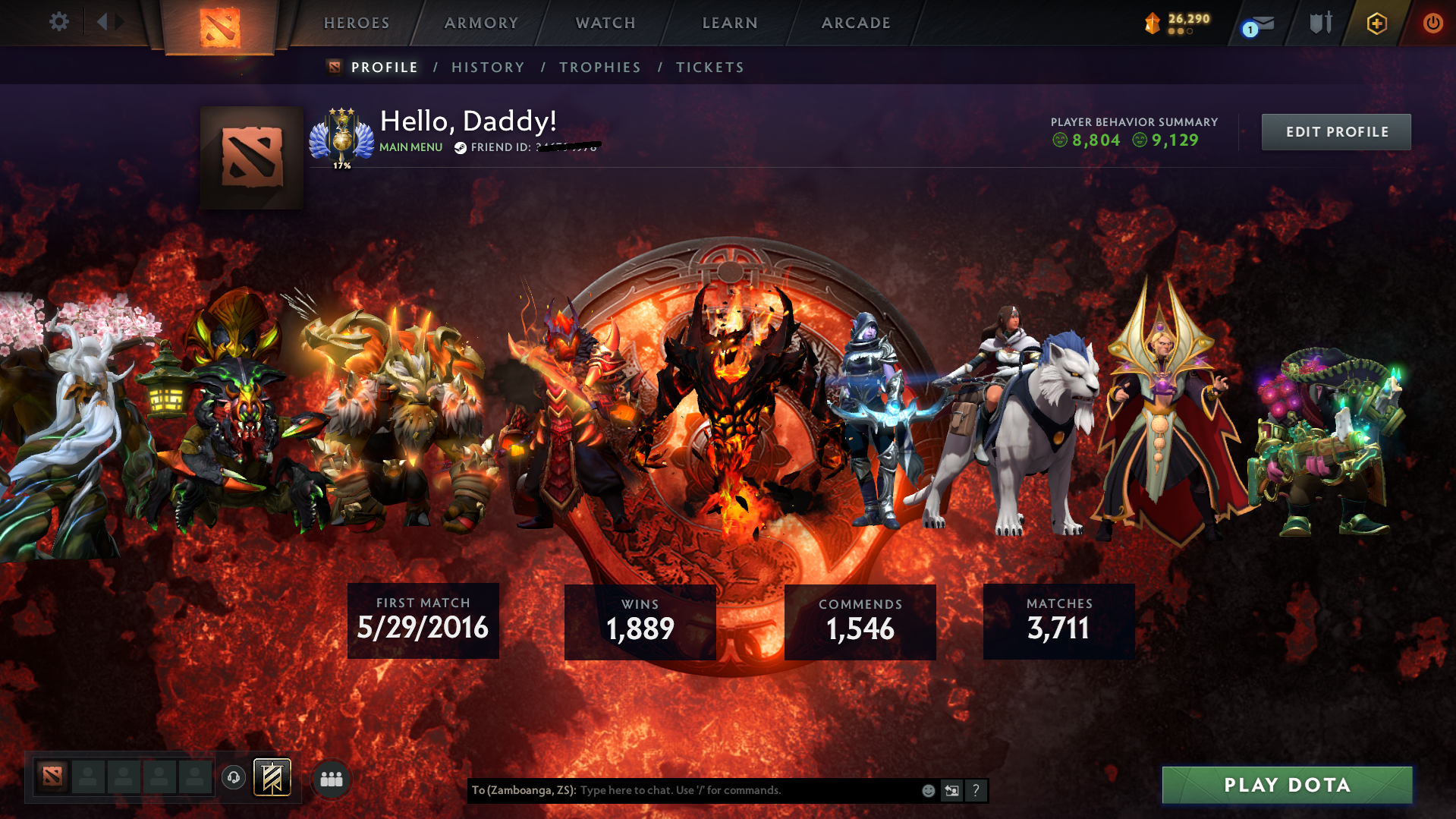Screen dimensions: 1456x819
Task: Switch to the HISTORY tab
Action: pyautogui.click(x=487, y=67)
